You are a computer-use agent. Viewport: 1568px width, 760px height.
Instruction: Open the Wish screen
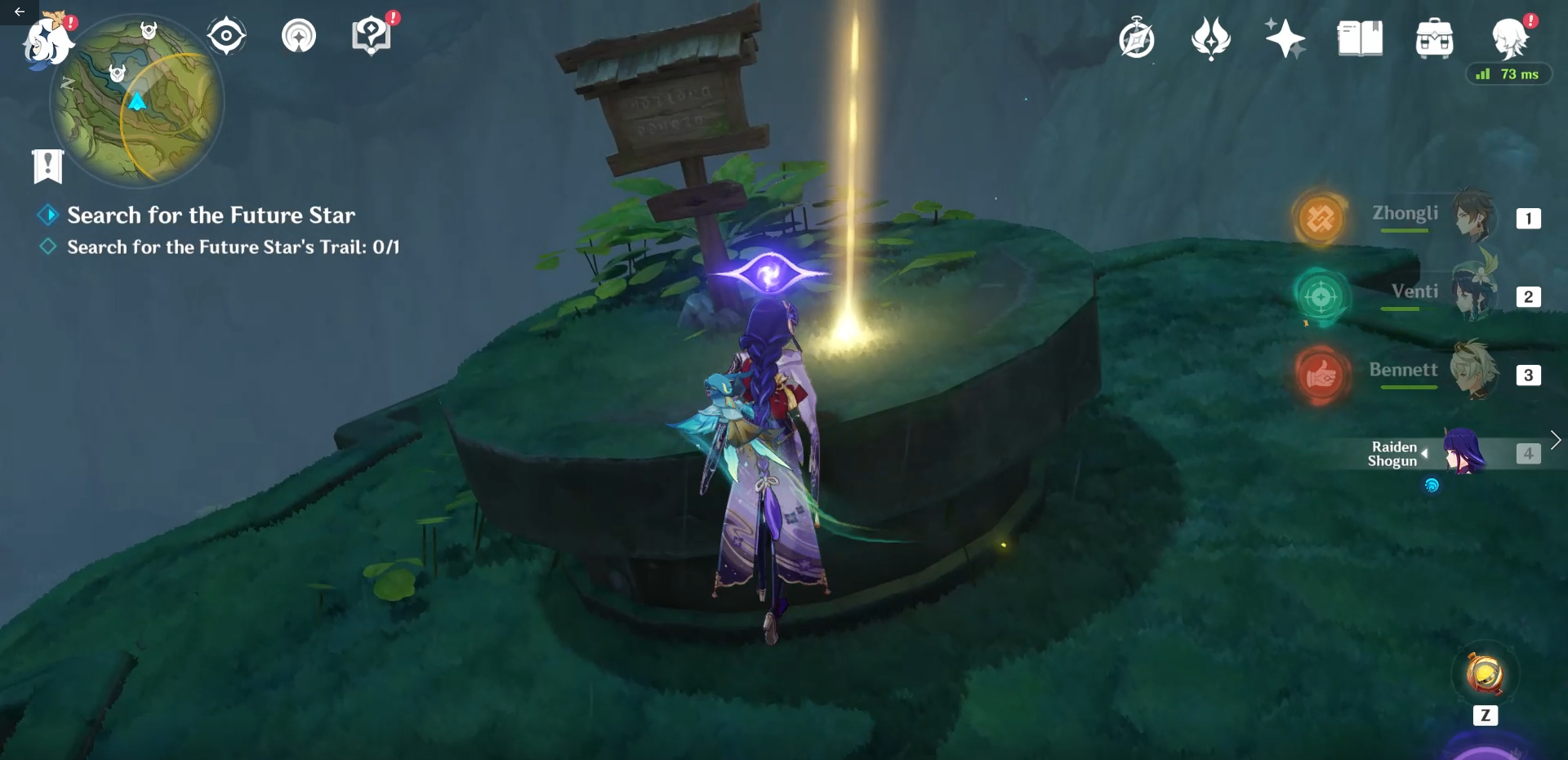(1285, 38)
